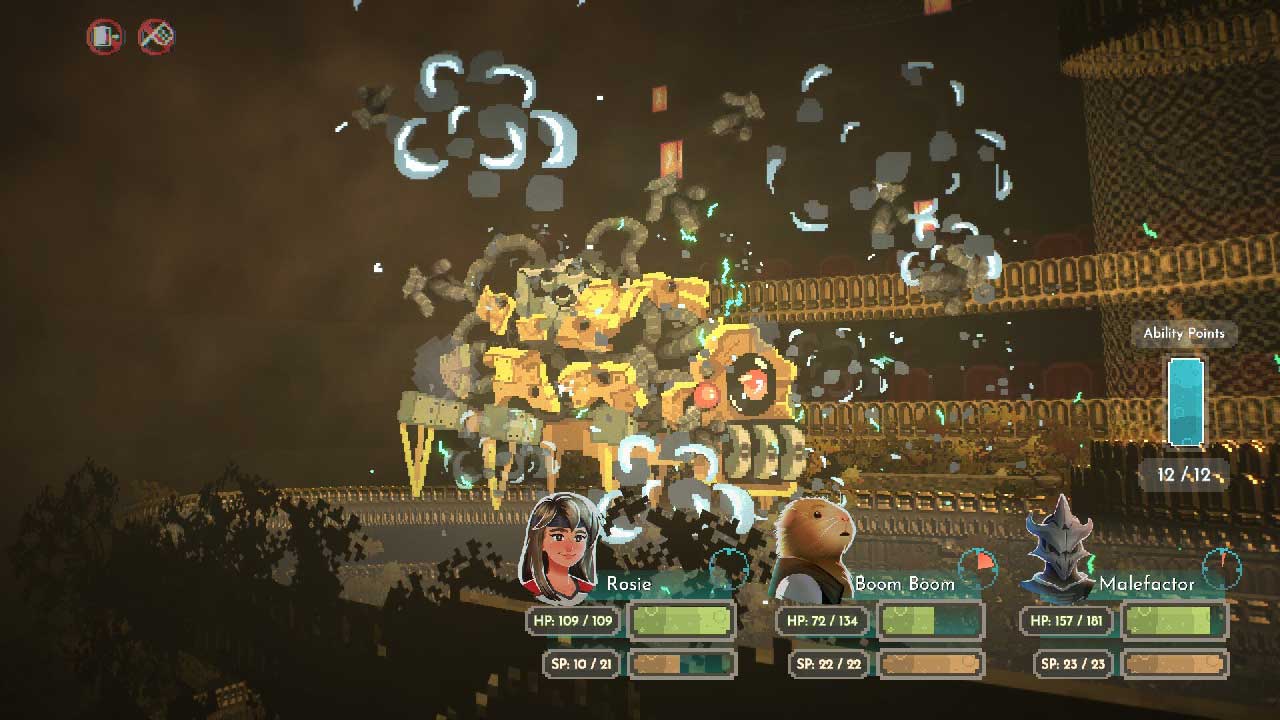Screen dimensions: 1280x720
Task: Click the crossed-out exit door icon
Action: [104, 38]
